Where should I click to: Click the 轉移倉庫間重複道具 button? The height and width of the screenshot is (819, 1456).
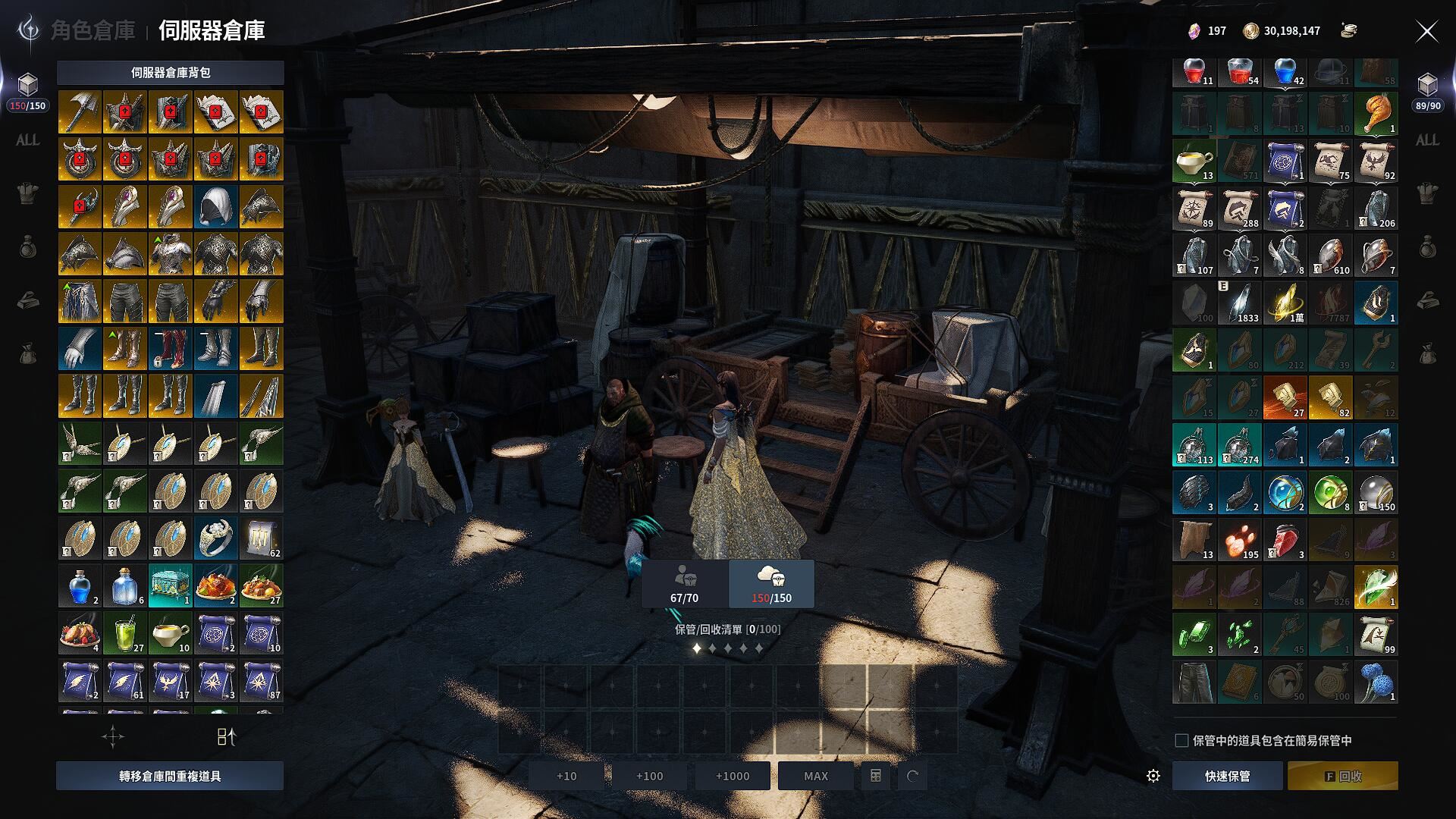click(170, 776)
